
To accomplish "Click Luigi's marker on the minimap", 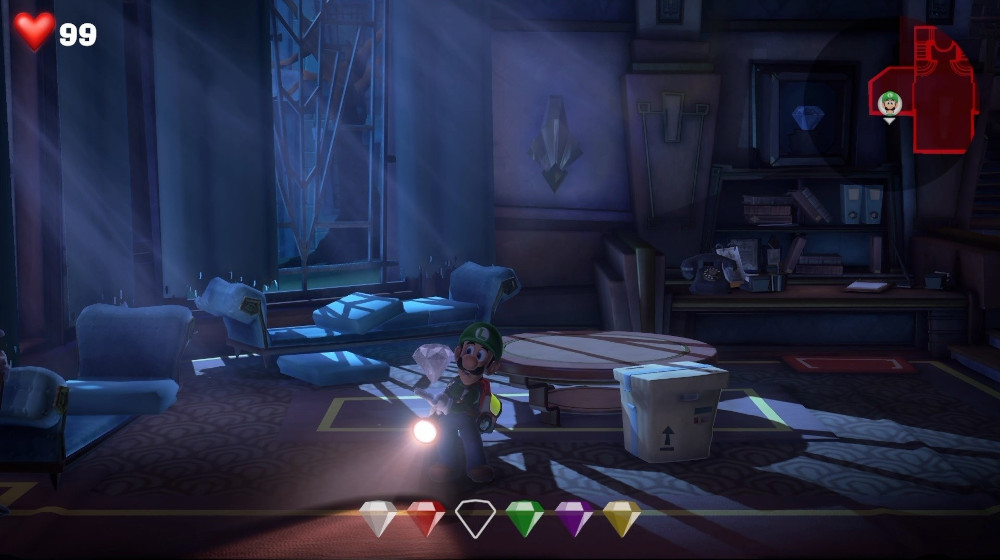I will (x=889, y=103).
